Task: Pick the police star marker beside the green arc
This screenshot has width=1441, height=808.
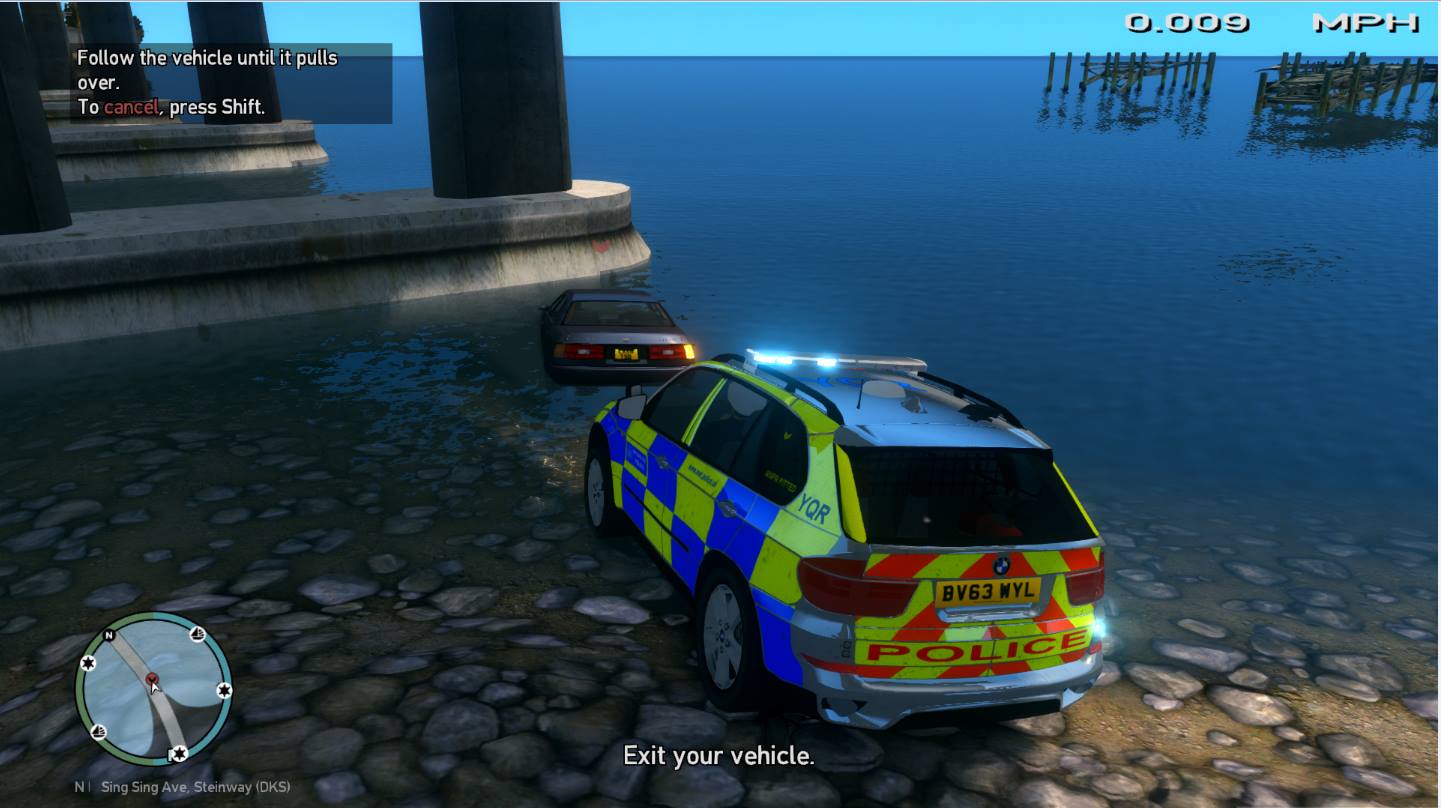Action: (88, 664)
